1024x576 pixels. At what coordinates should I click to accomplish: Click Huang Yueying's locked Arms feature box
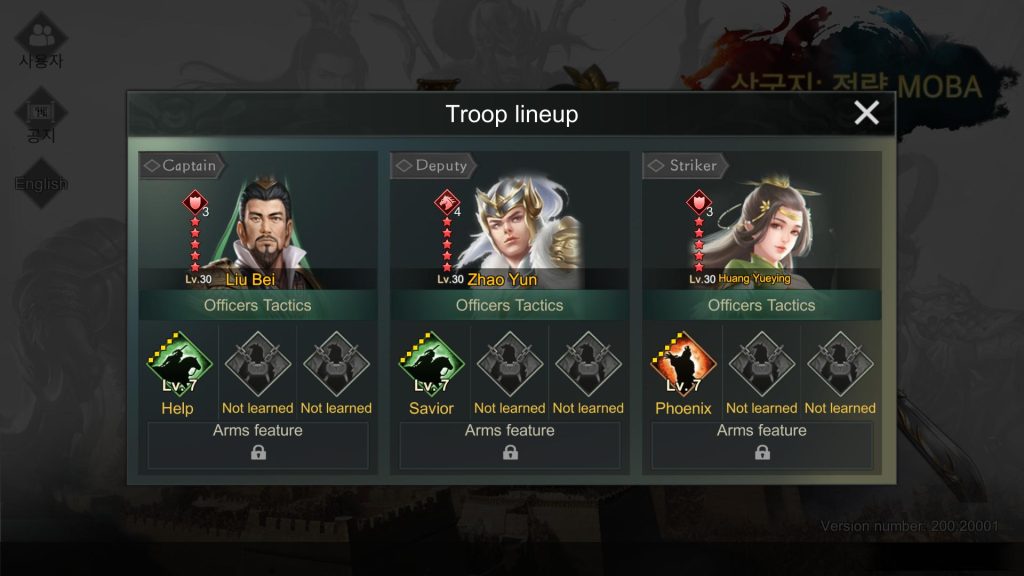(762, 445)
